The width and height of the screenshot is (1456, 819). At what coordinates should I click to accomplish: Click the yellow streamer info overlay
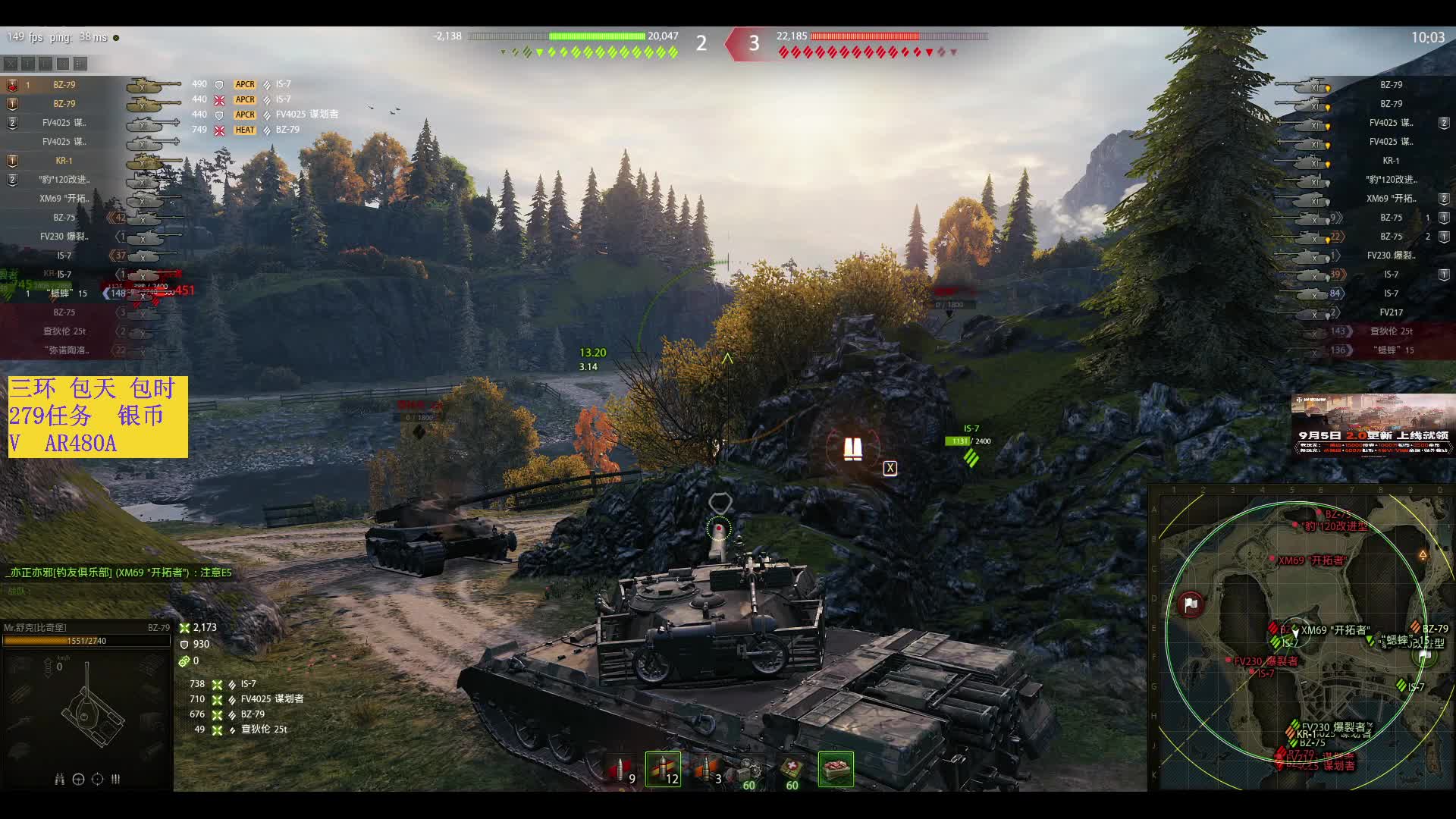98,416
